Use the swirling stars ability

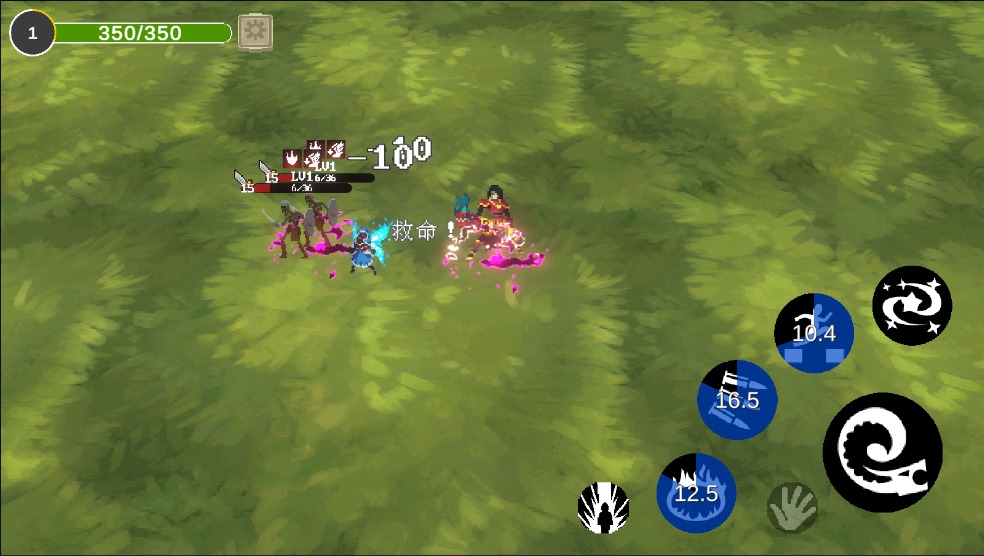coord(911,305)
